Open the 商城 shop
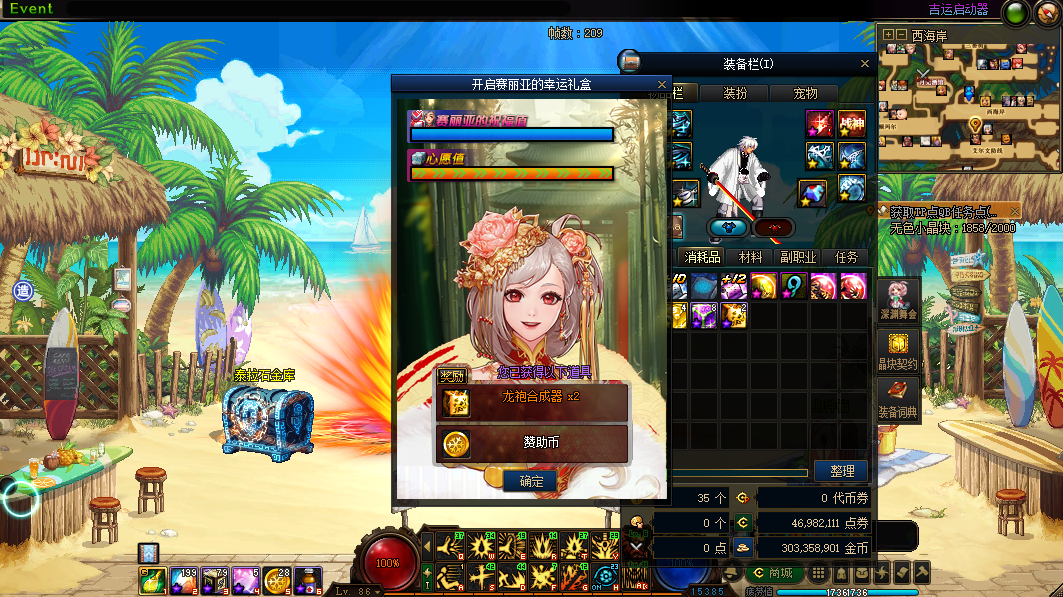The image size is (1063, 597). [x=773, y=573]
